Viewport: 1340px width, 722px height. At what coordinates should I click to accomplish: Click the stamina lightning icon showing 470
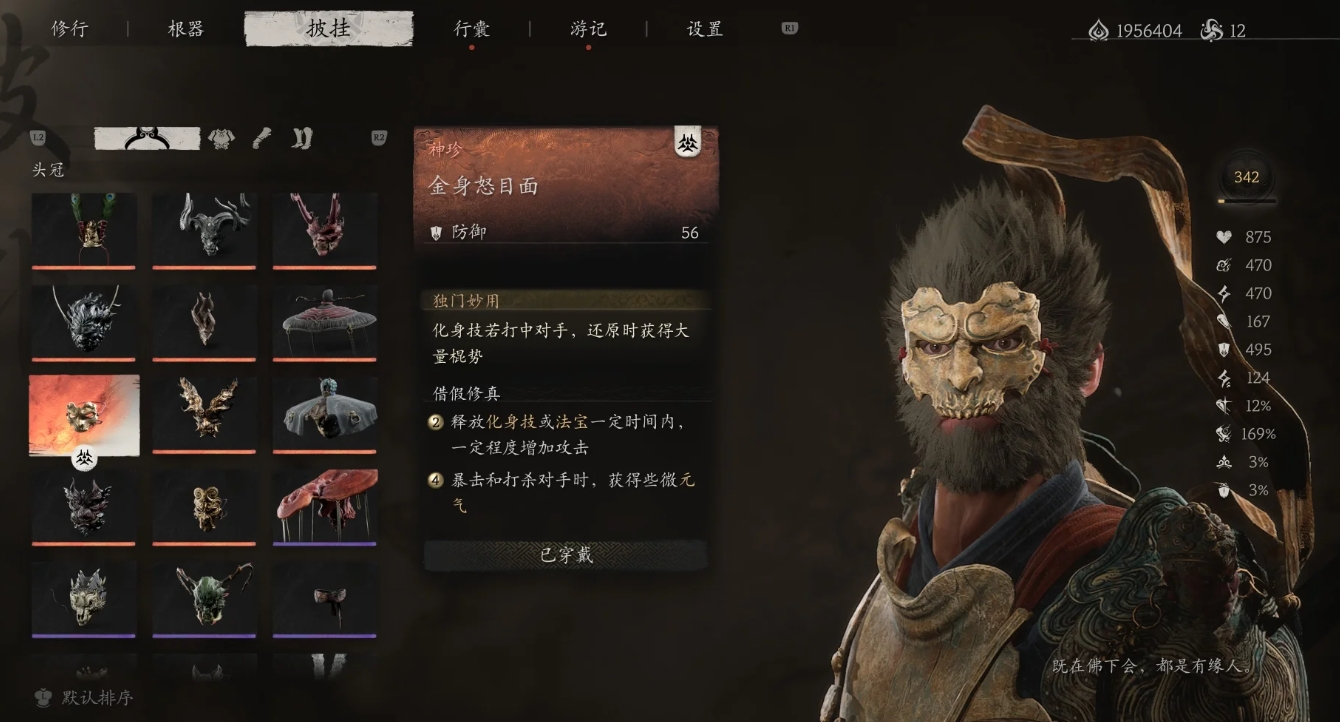(1222, 293)
